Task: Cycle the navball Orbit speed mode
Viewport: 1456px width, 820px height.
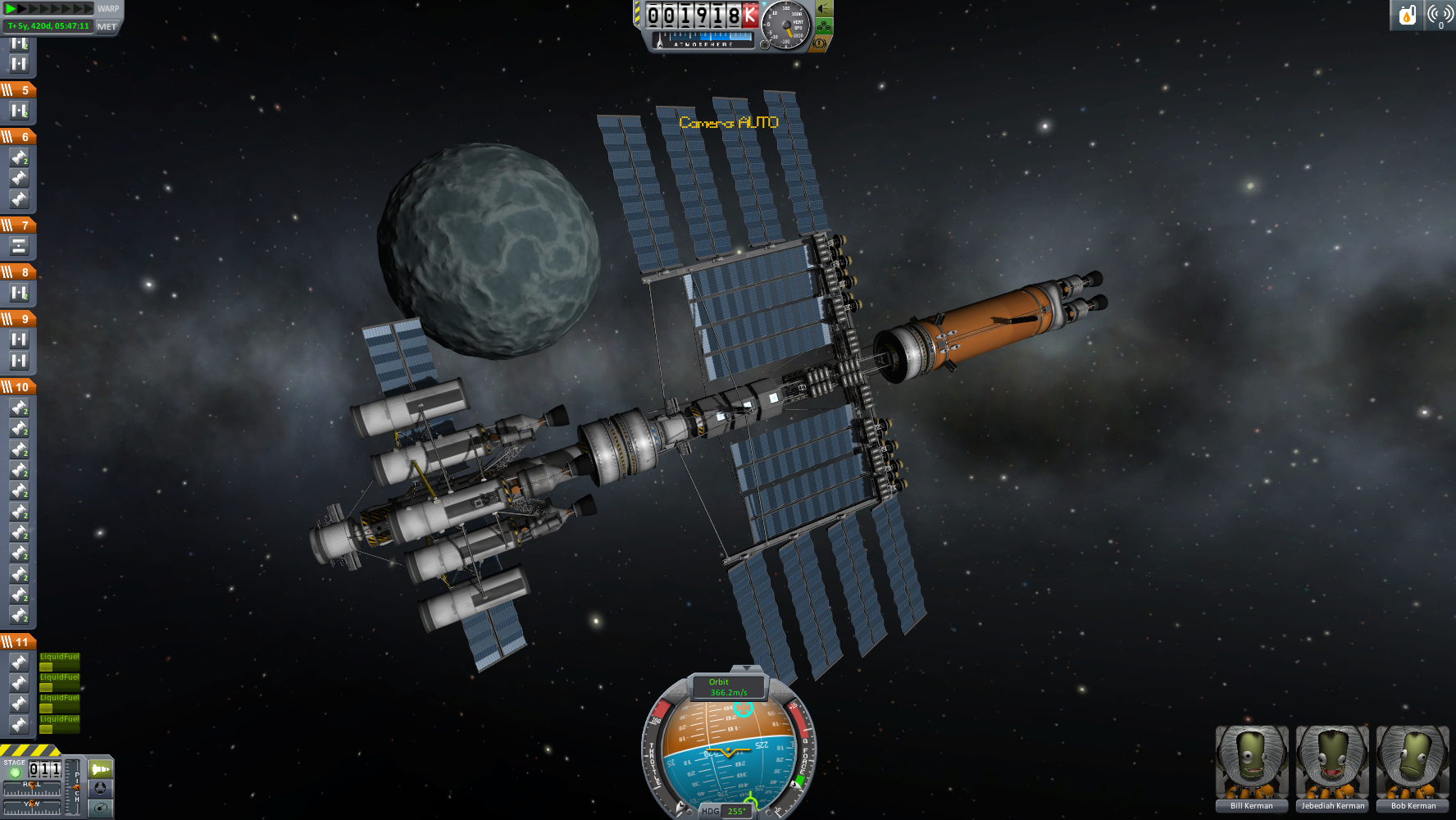Action: (x=728, y=687)
